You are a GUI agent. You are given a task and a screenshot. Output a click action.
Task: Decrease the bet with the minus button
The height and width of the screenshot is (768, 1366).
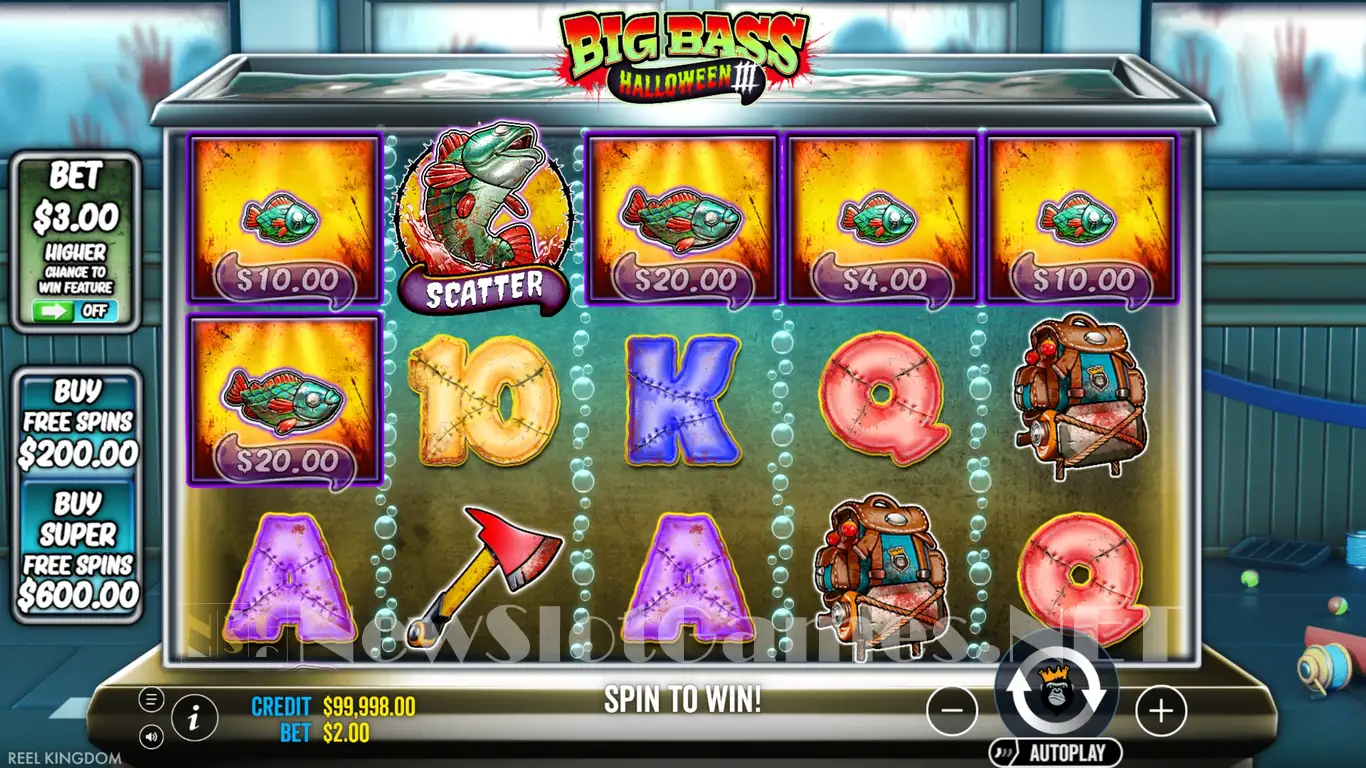[x=952, y=711]
